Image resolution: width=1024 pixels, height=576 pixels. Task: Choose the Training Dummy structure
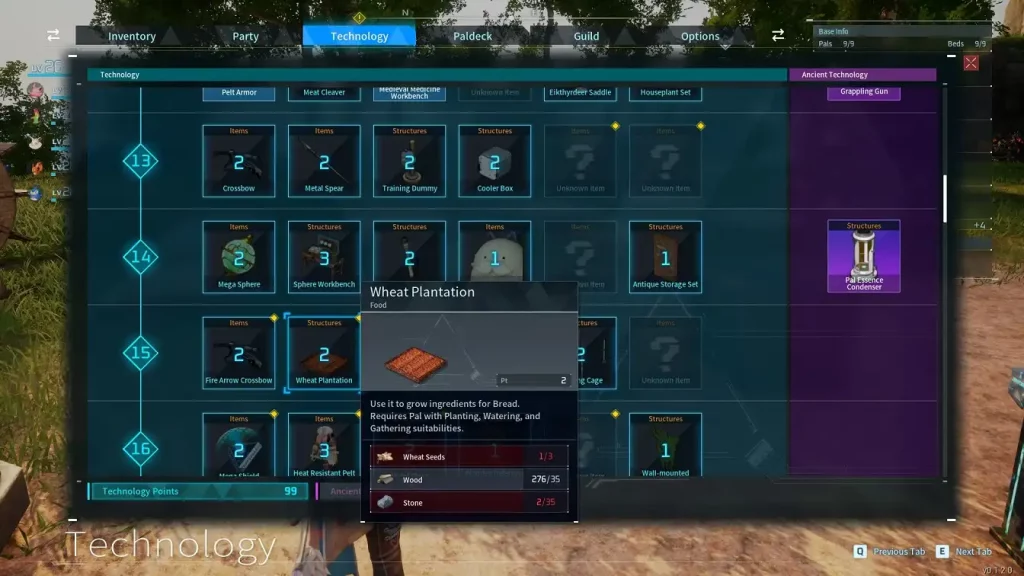pyautogui.click(x=410, y=161)
